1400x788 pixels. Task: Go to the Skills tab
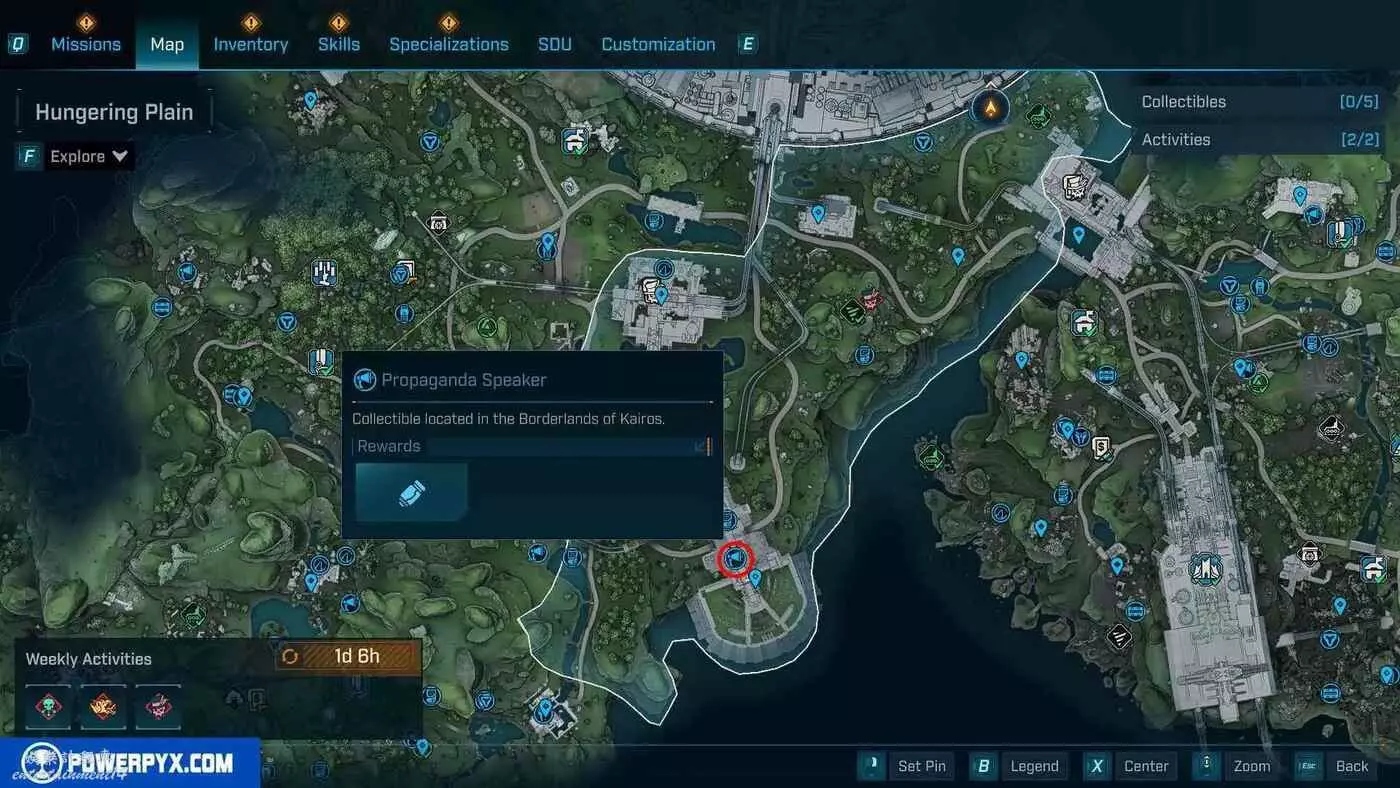[338, 44]
